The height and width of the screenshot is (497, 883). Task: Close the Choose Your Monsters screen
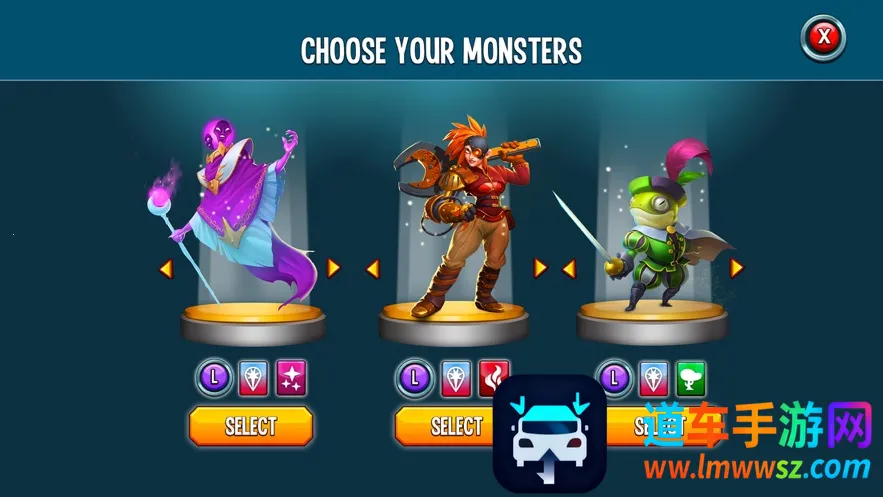click(823, 39)
